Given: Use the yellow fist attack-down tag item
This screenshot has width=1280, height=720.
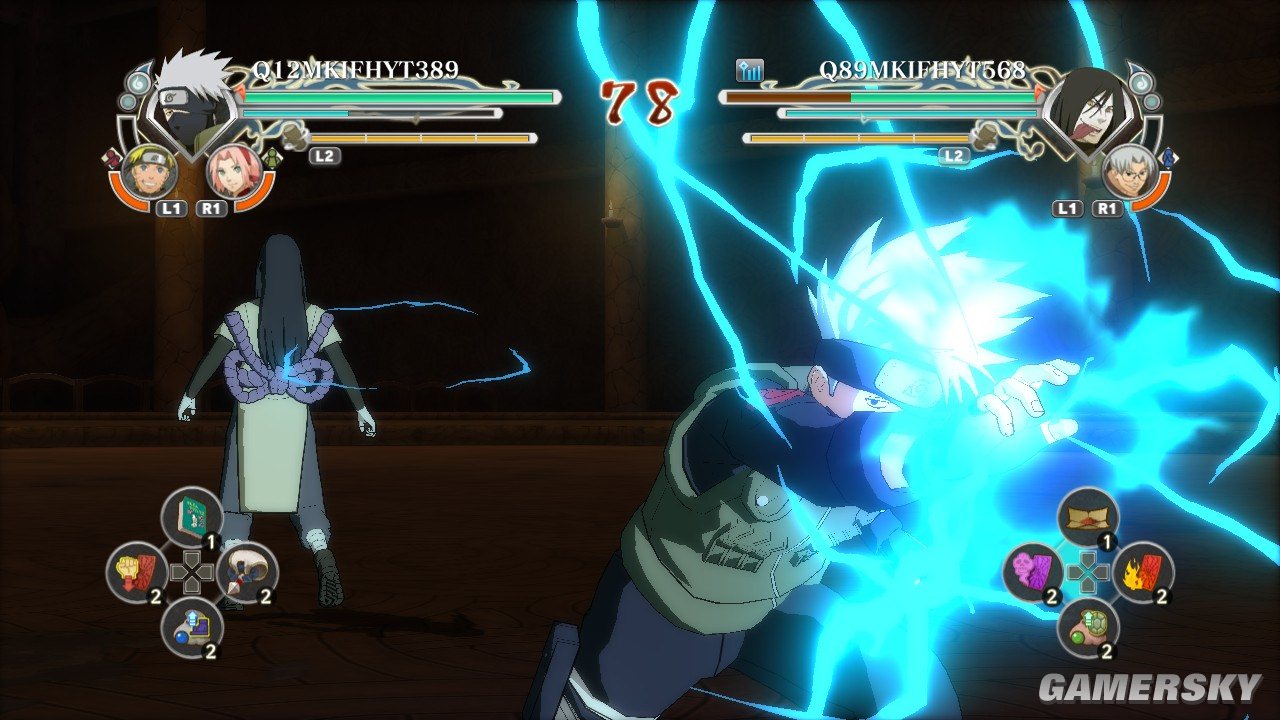Looking at the screenshot, I should pyautogui.click(x=137, y=572).
